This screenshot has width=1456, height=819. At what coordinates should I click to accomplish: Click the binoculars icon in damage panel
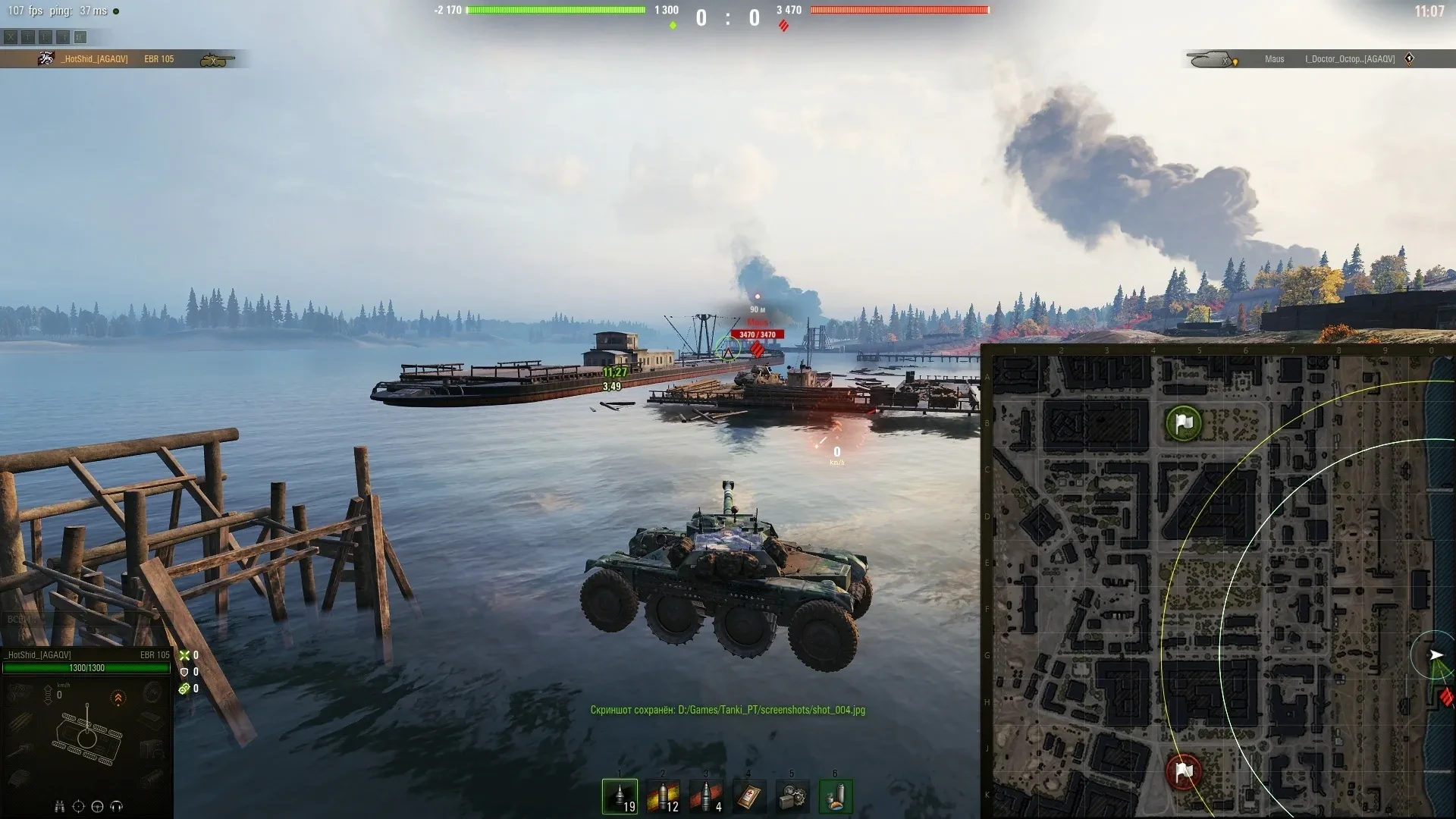click(x=59, y=806)
